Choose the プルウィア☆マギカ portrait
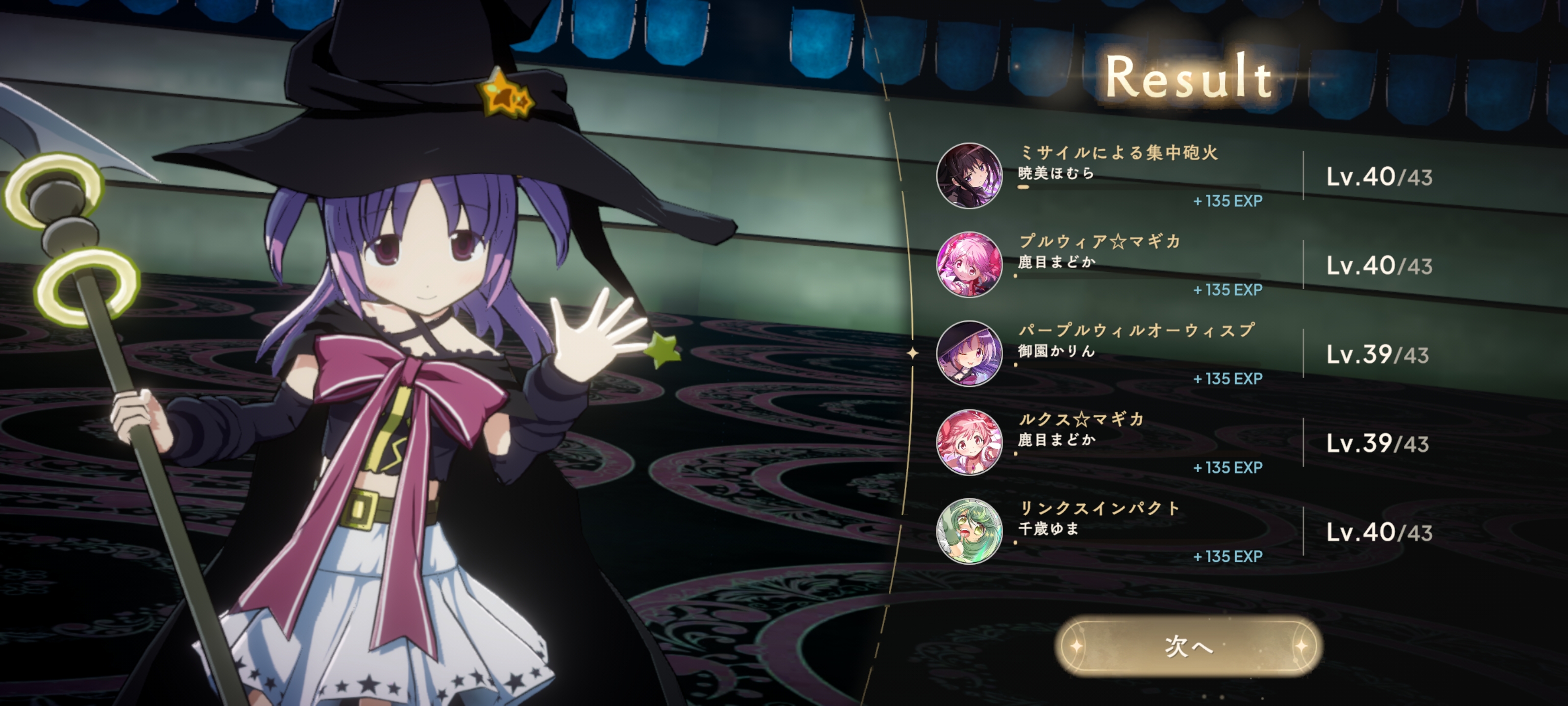The height and width of the screenshot is (706, 1568). pos(969,265)
